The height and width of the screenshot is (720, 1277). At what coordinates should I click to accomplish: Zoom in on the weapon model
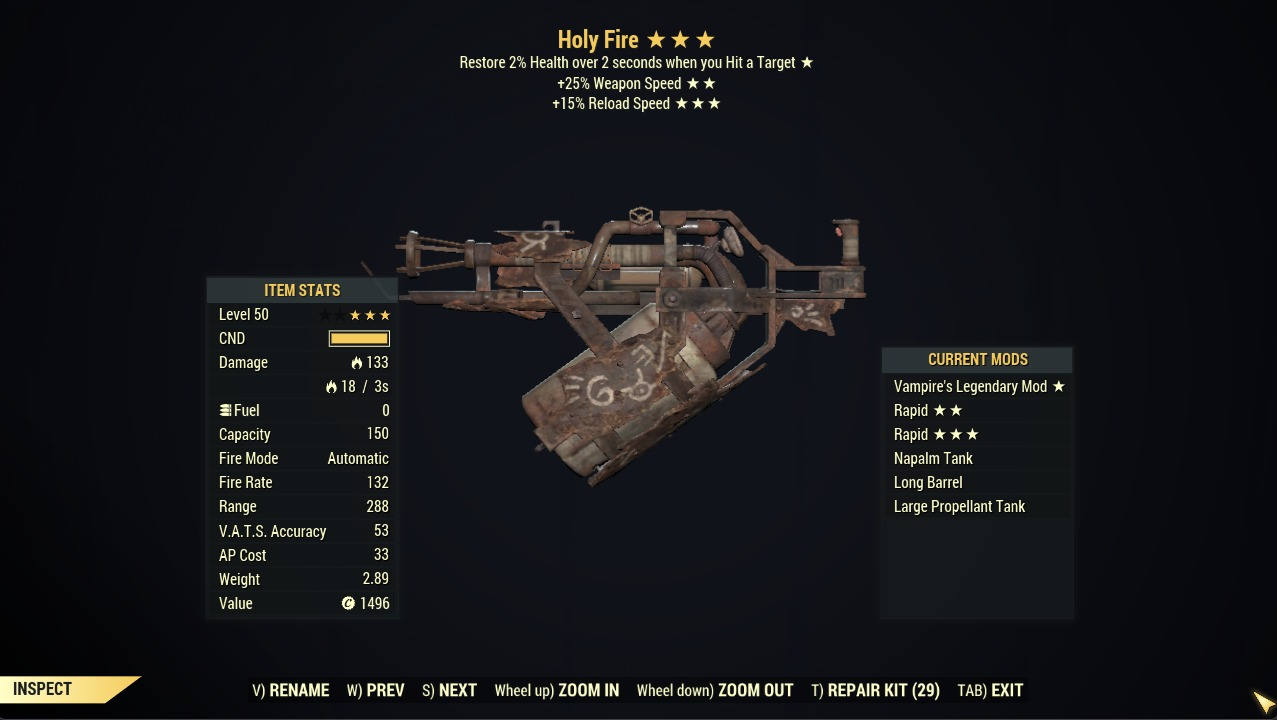click(x=557, y=690)
